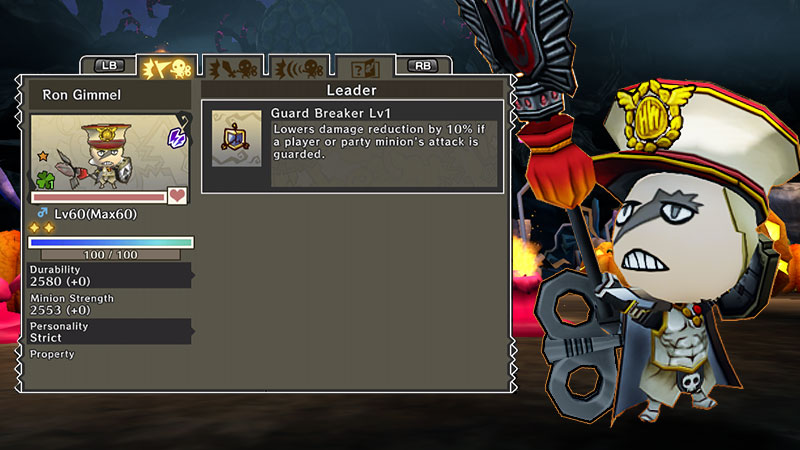Viewport: 800px width, 450px height.
Task: Show the question mark info tab
Action: tap(363, 68)
